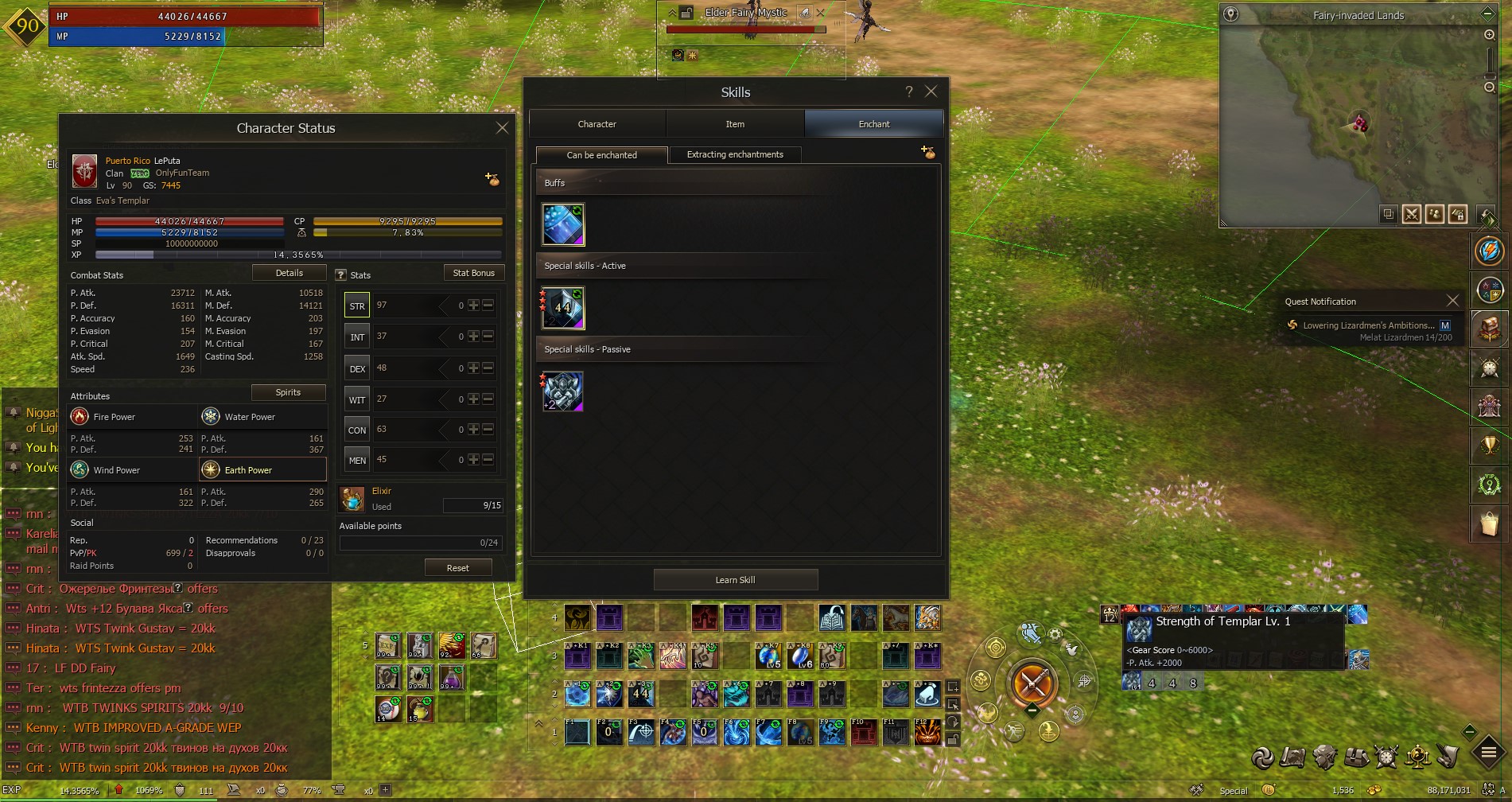Select the passive special skill icon
Viewport: 1512px width, 802px height.
(x=563, y=391)
